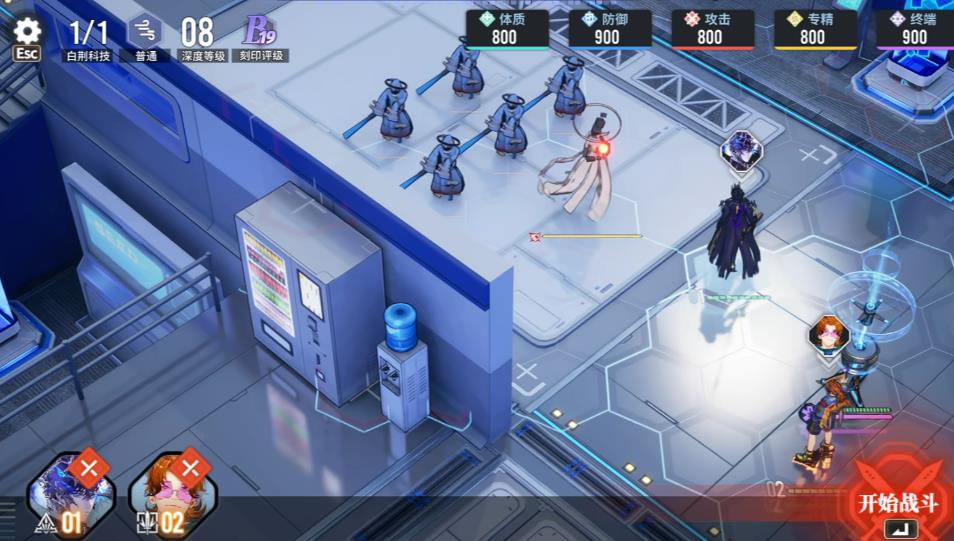Image resolution: width=954 pixels, height=541 pixels.
Task: Select the orange-haired character card 02
Action: pos(172,495)
